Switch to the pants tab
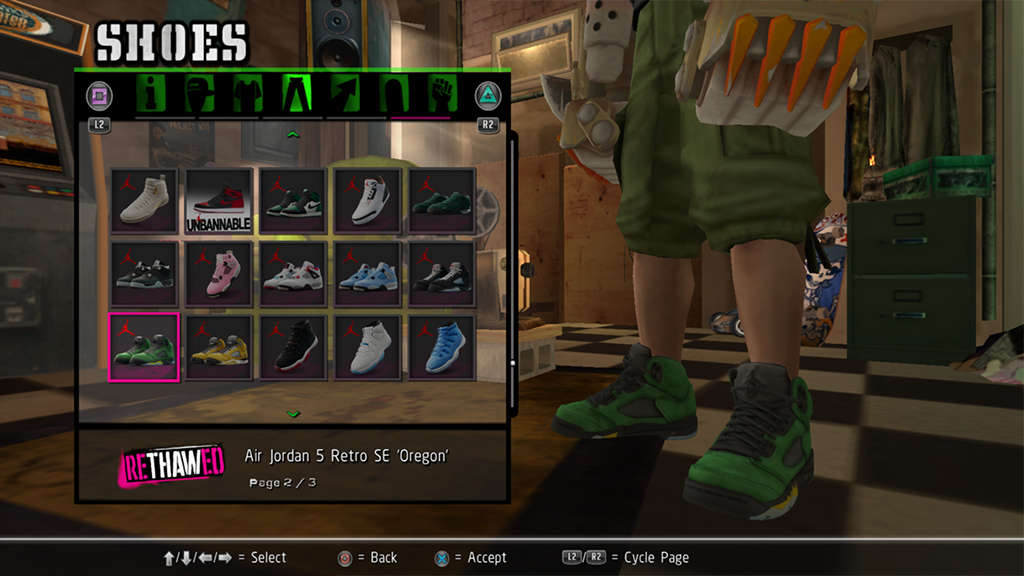Image resolution: width=1024 pixels, height=576 pixels. [297, 95]
